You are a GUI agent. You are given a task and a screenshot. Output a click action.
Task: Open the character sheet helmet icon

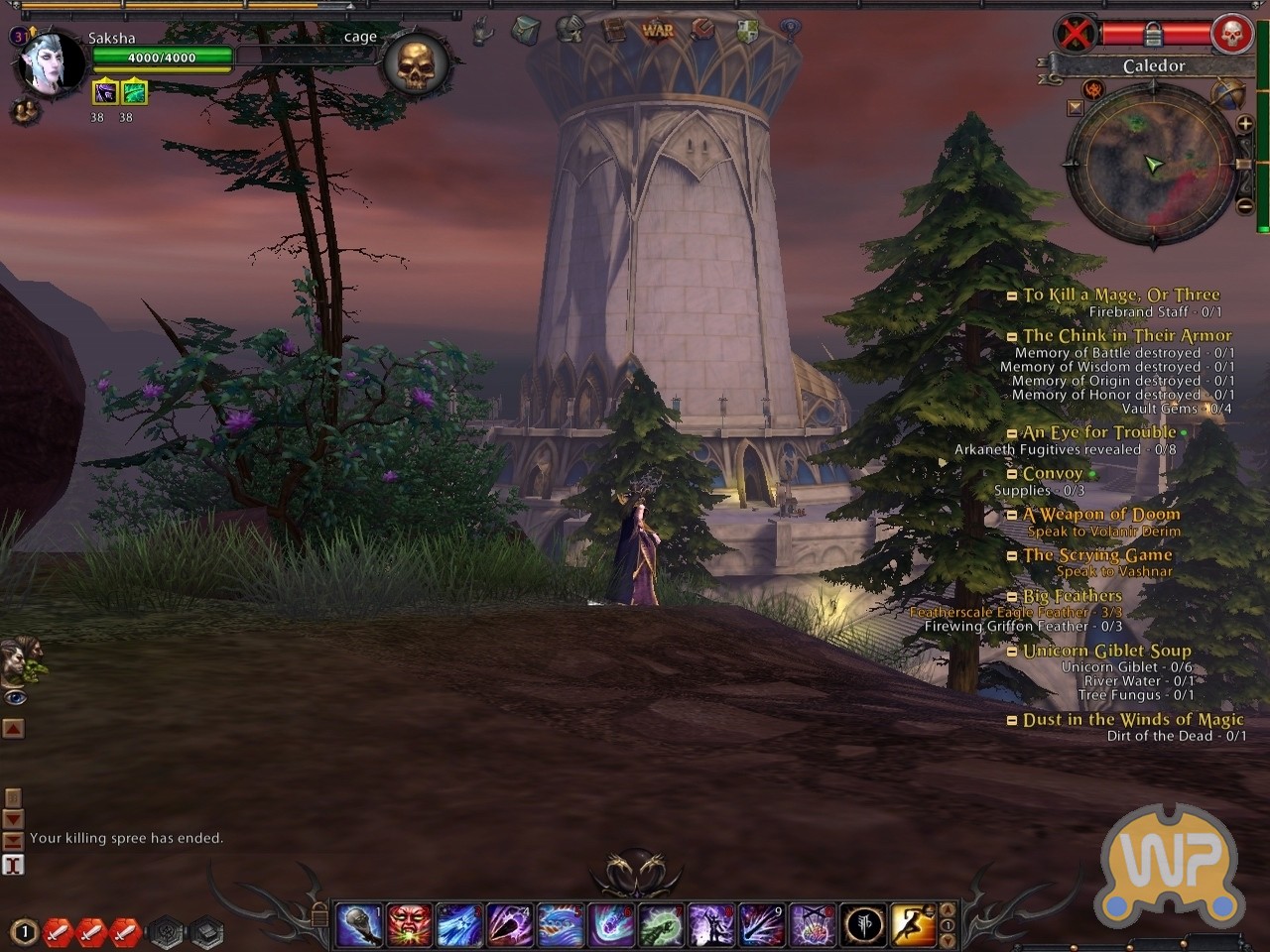[570, 30]
